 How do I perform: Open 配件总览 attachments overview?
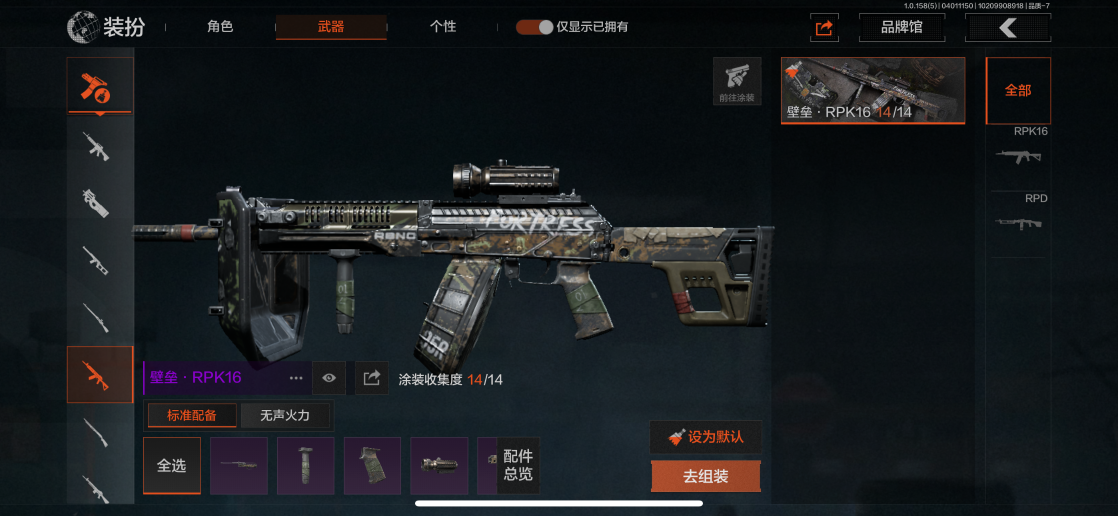coord(518,466)
